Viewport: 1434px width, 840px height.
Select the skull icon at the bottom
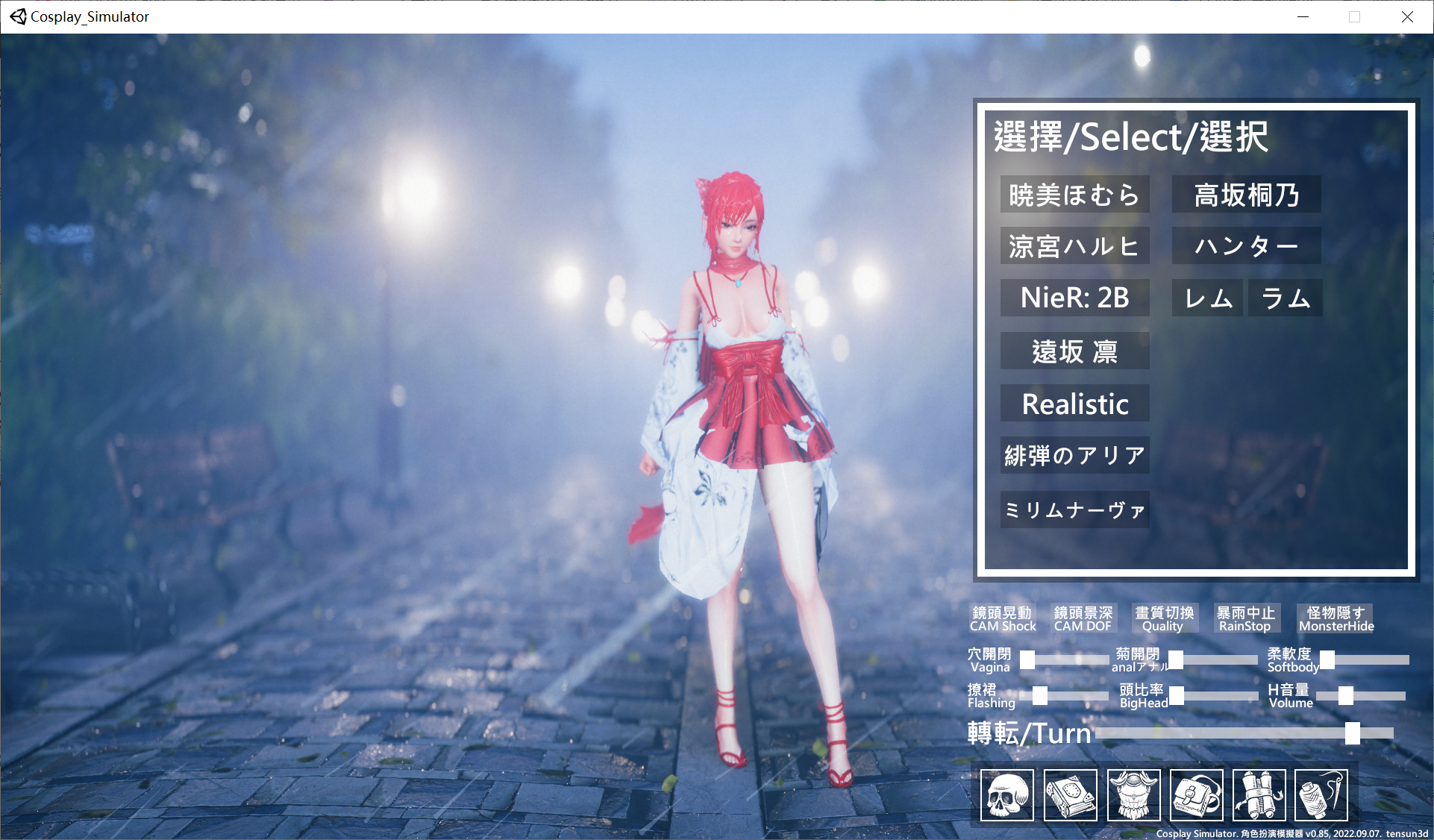pos(1006,795)
